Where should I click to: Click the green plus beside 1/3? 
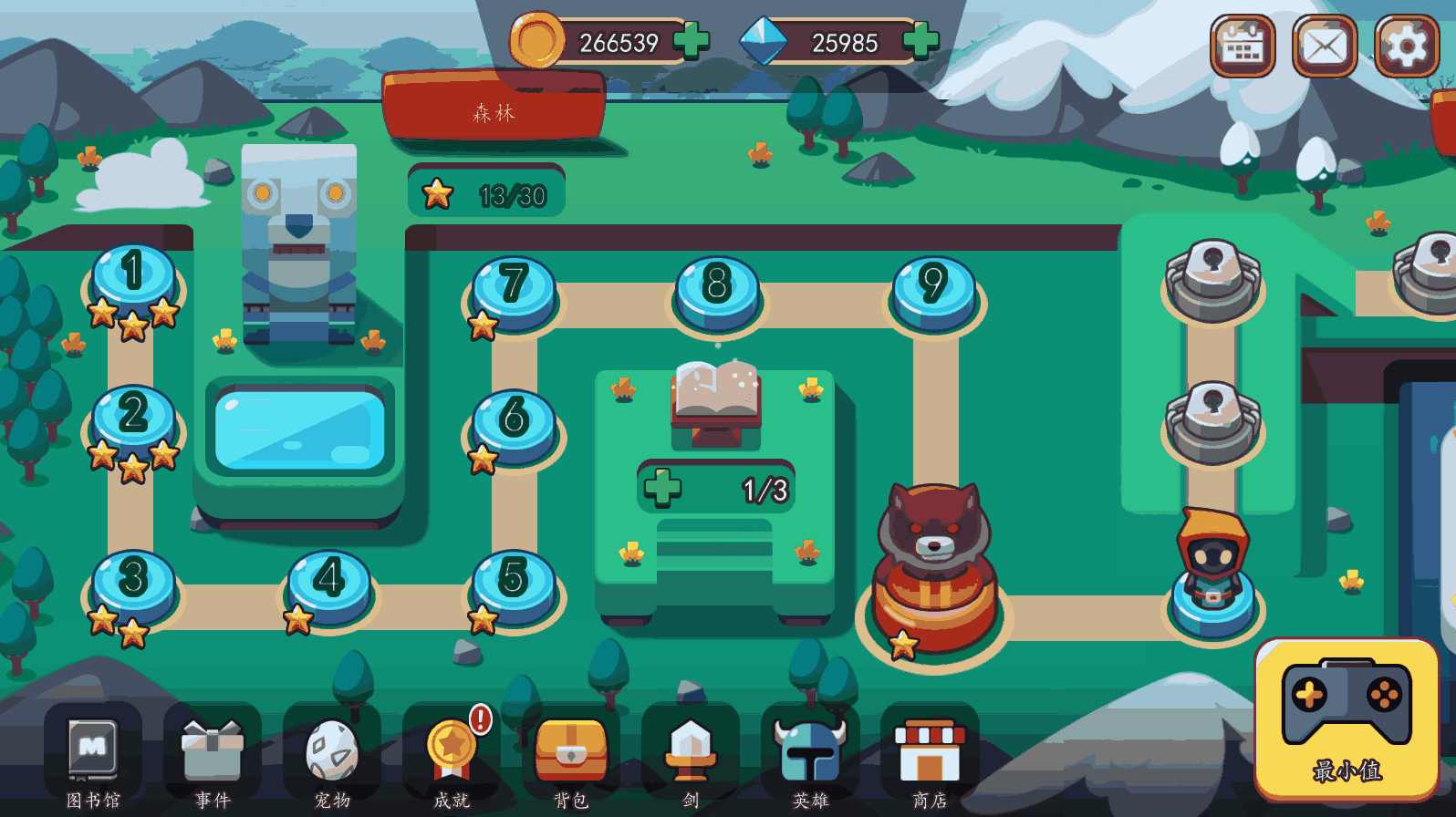point(662,487)
